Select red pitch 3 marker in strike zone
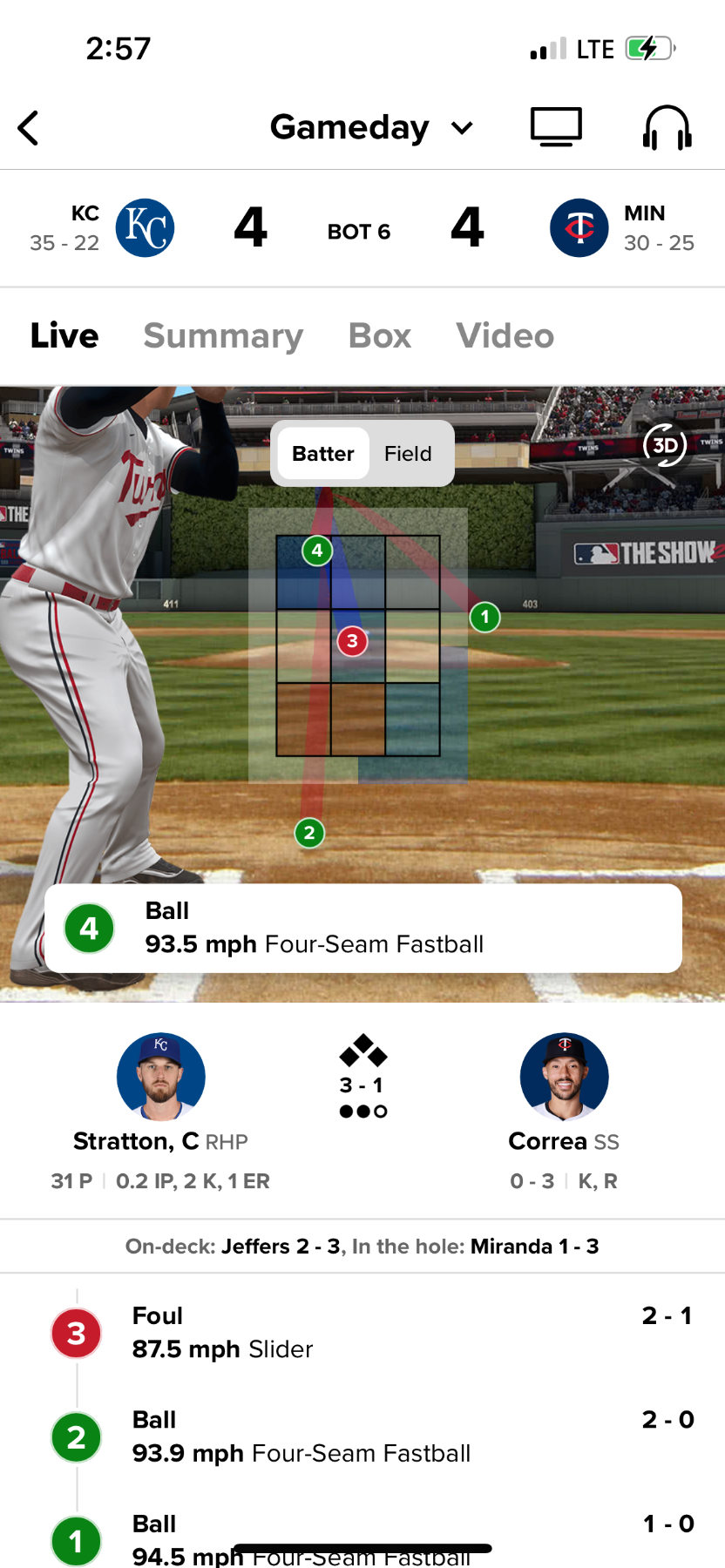The height and width of the screenshot is (1568, 725). pyautogui.click(x=352, y=642)
